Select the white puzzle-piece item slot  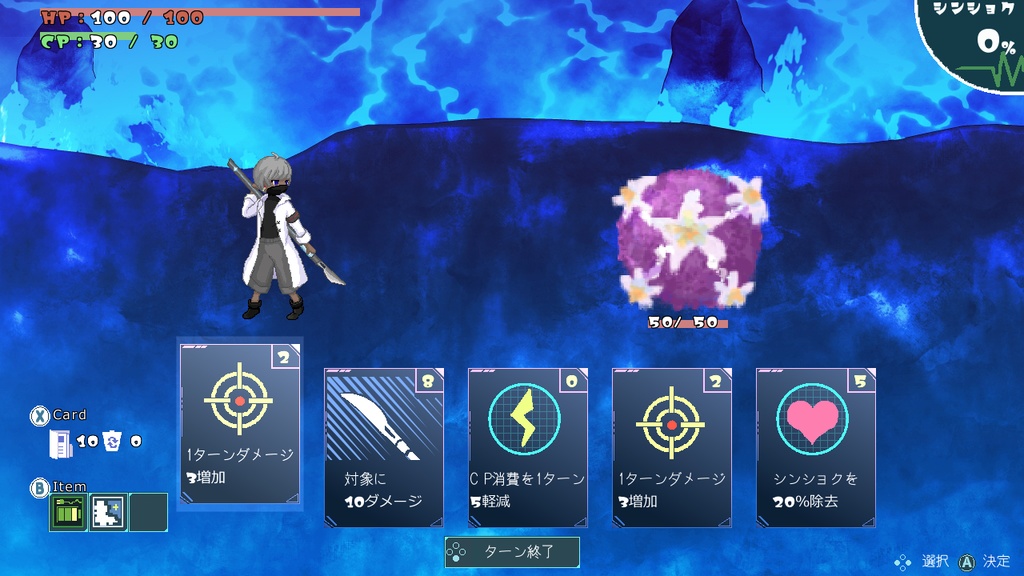click(108, 512)
